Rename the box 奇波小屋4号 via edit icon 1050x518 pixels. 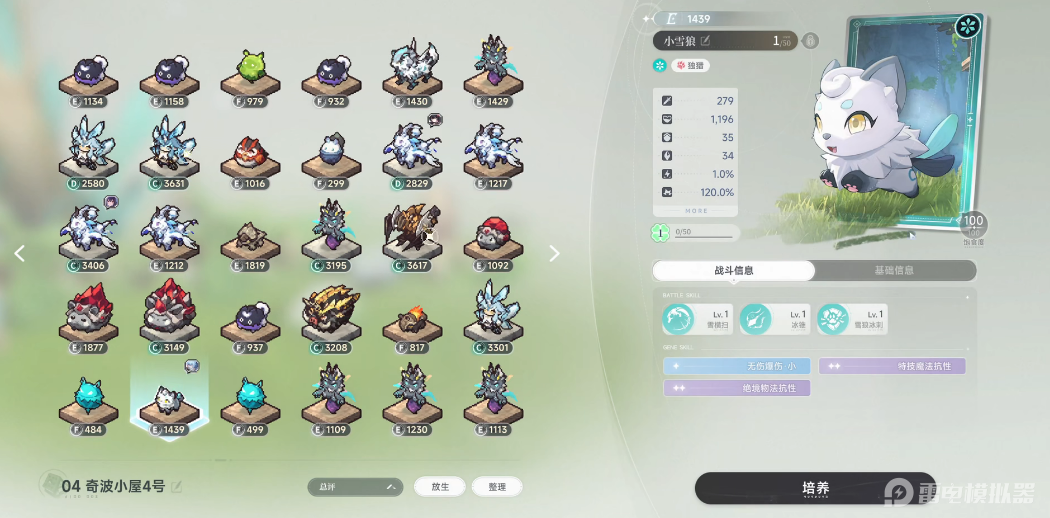tap(178, 487)
